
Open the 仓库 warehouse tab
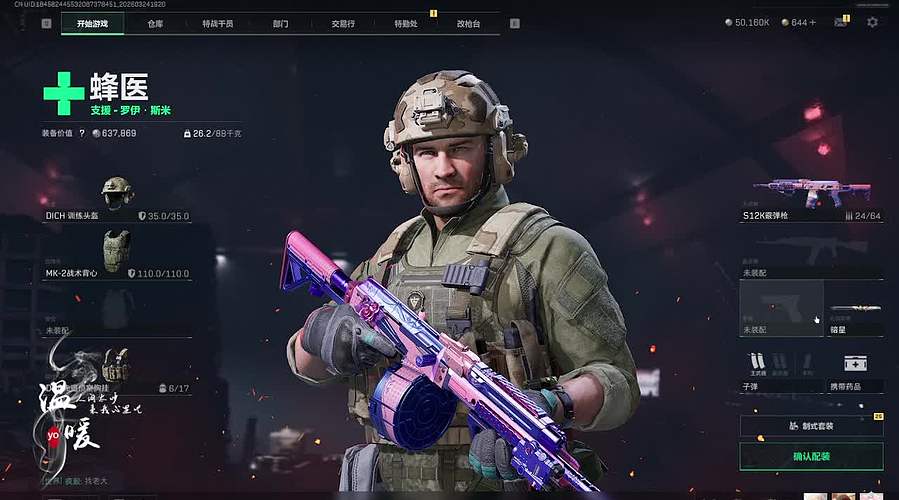point(155,23)
